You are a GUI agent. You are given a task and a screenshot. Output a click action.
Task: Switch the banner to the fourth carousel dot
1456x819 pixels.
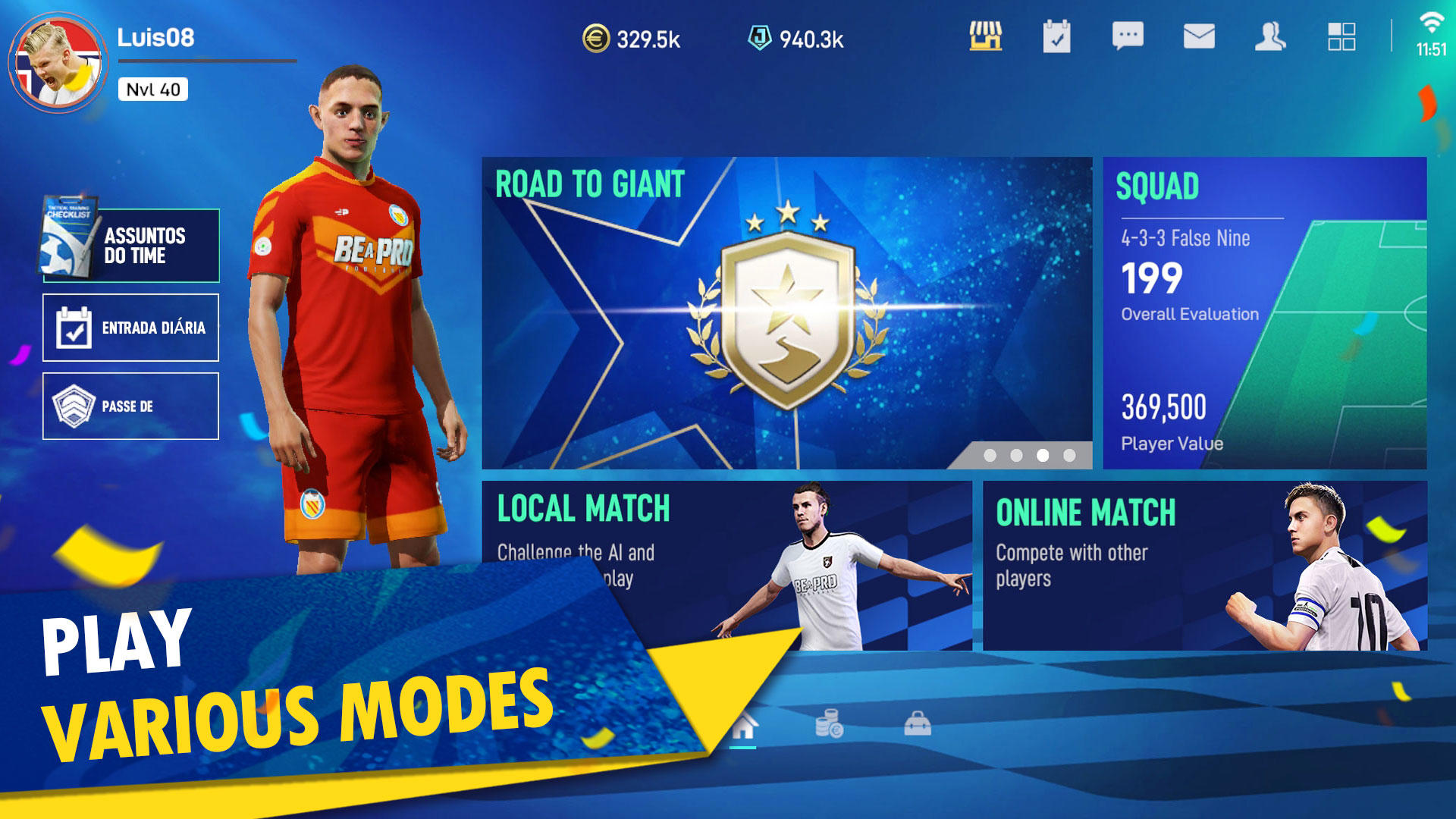(1069, 457)
